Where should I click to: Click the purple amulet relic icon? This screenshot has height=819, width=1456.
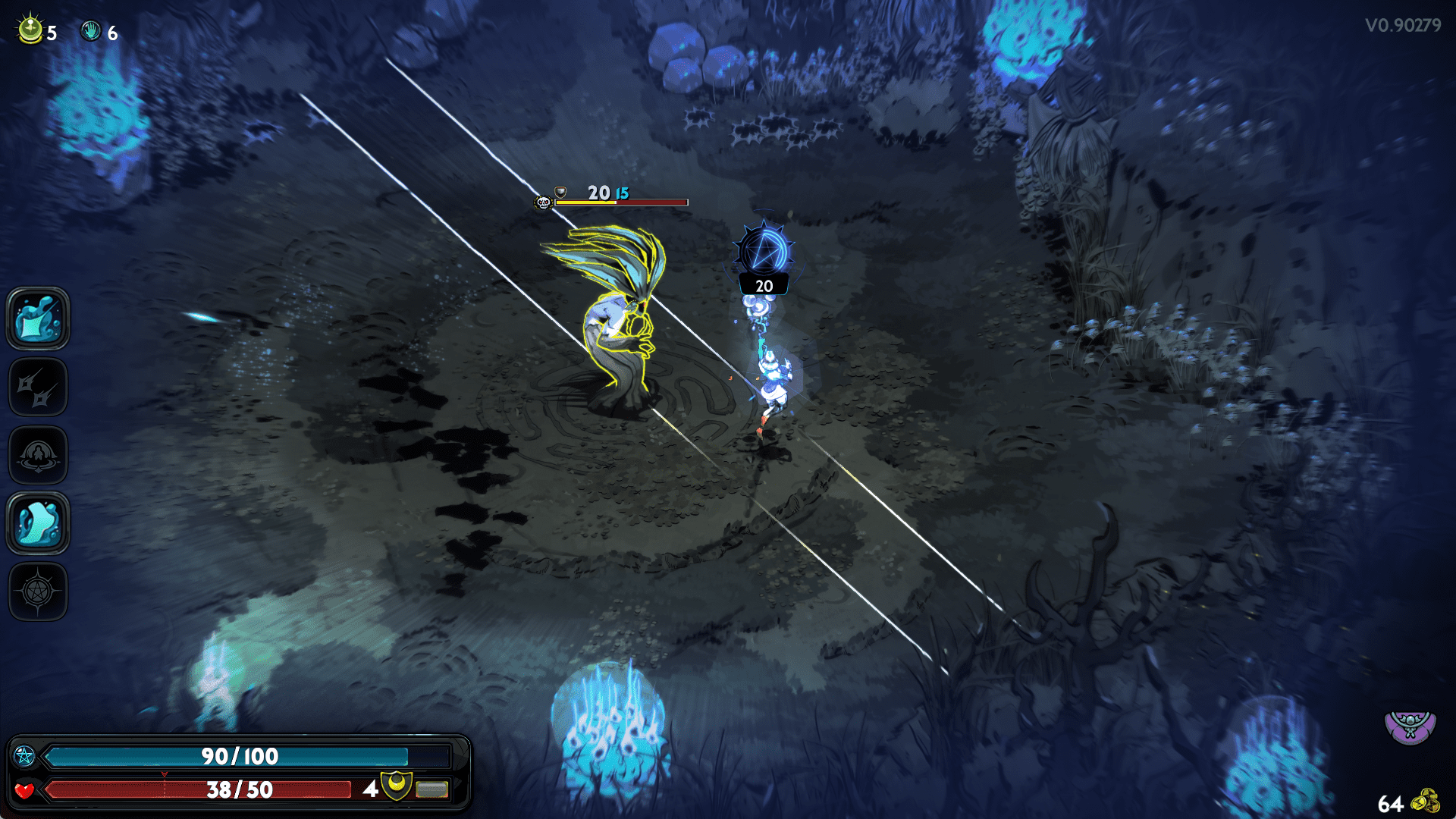(1410, 726)
